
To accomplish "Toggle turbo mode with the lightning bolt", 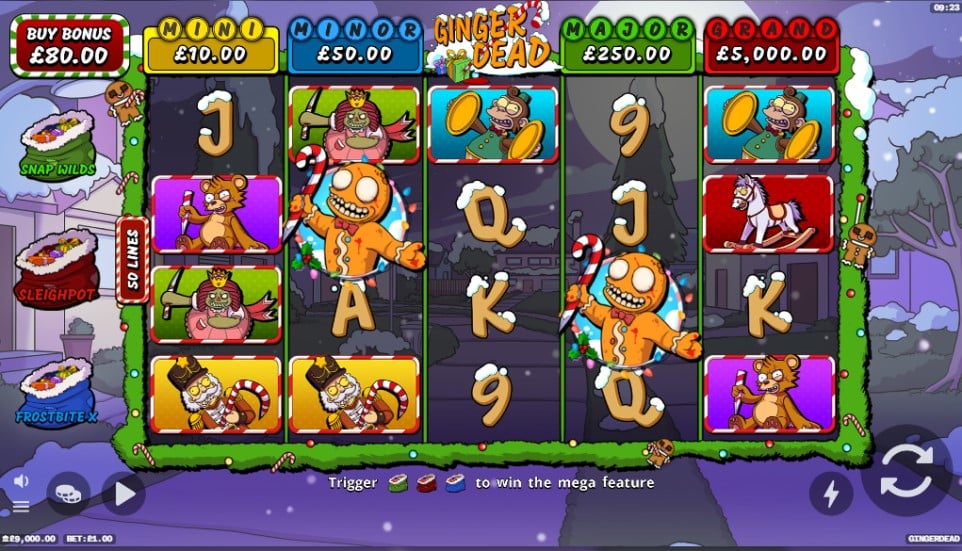I will click(x=831, y=492).
